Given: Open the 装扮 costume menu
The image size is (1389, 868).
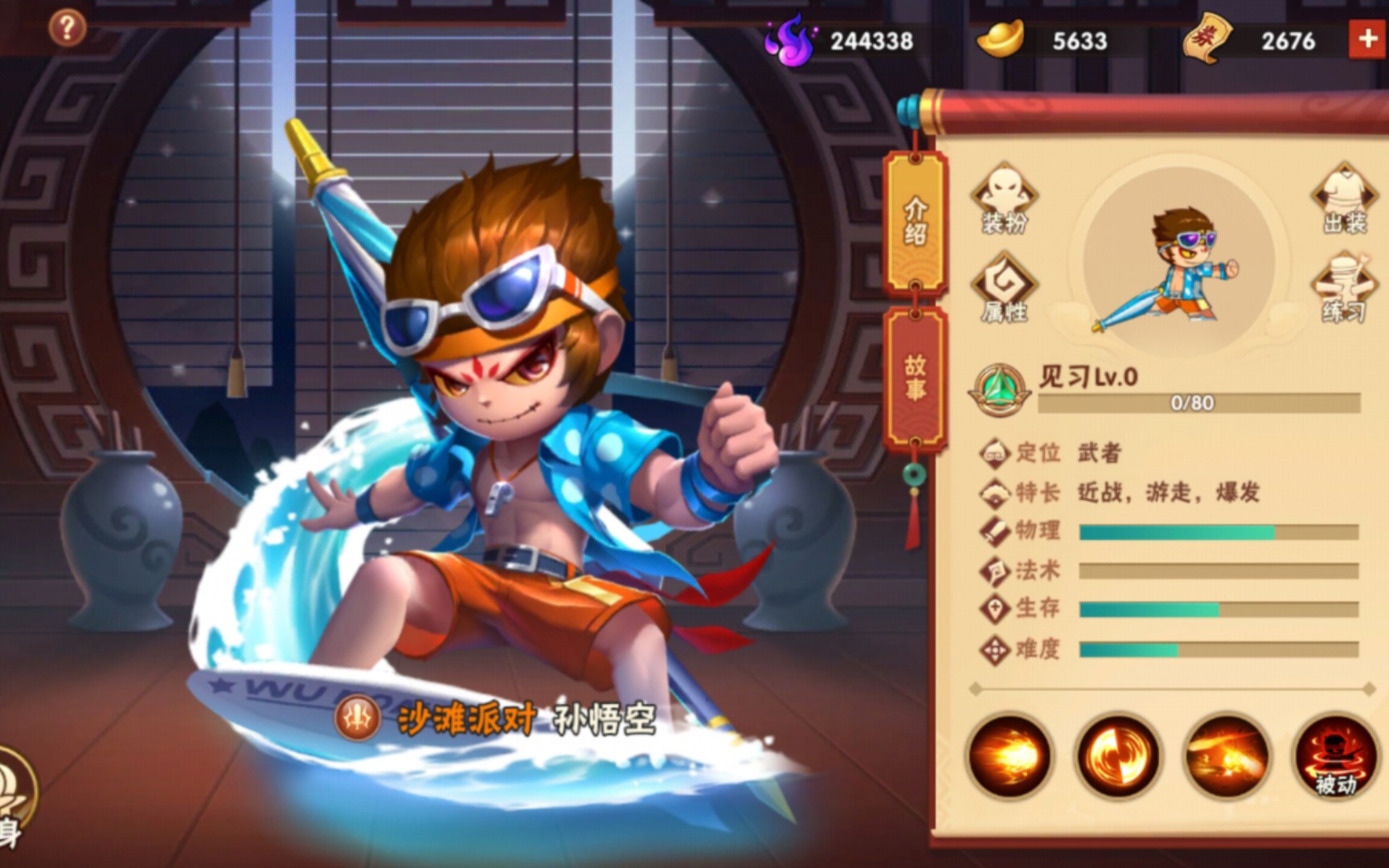Looking at the screenshot, I should coord(1004,199).
